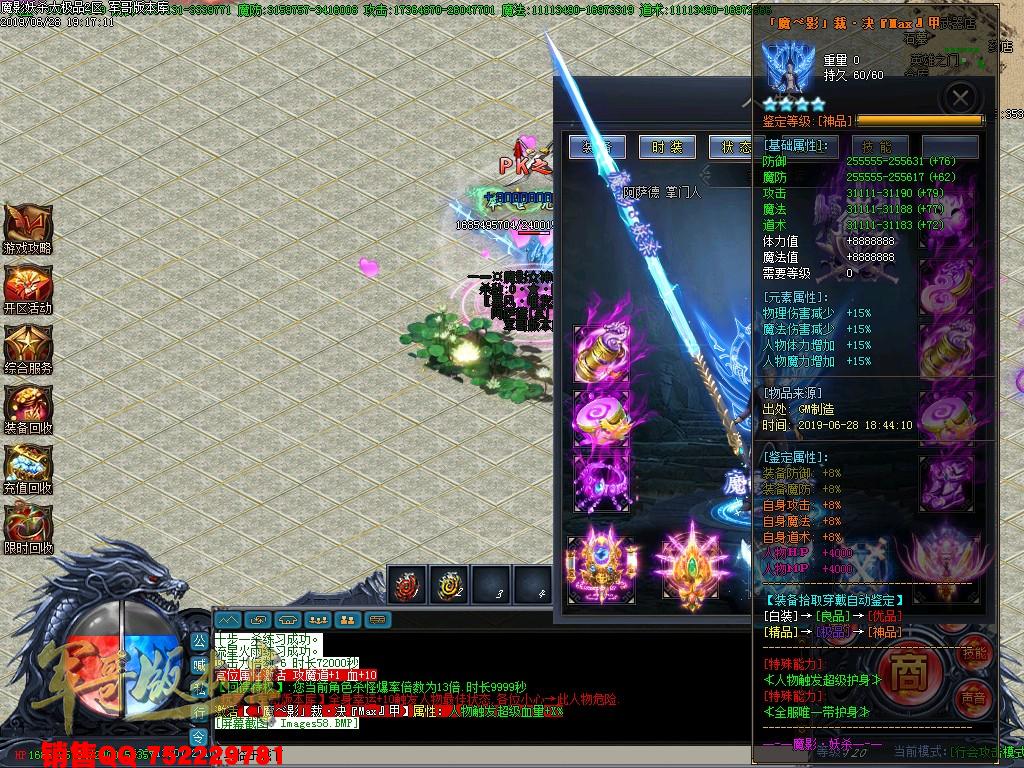The image size is (1024, 768).
Task: Close the item tooltip with the X button
Action: point(960,97)
